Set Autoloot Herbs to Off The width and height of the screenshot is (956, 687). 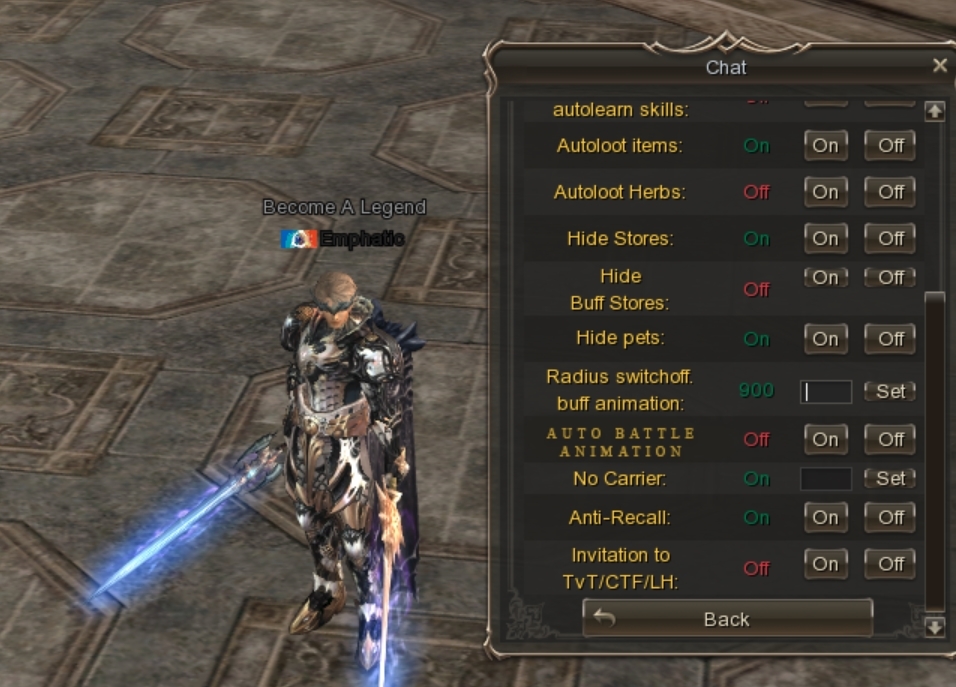coord(890,191)
